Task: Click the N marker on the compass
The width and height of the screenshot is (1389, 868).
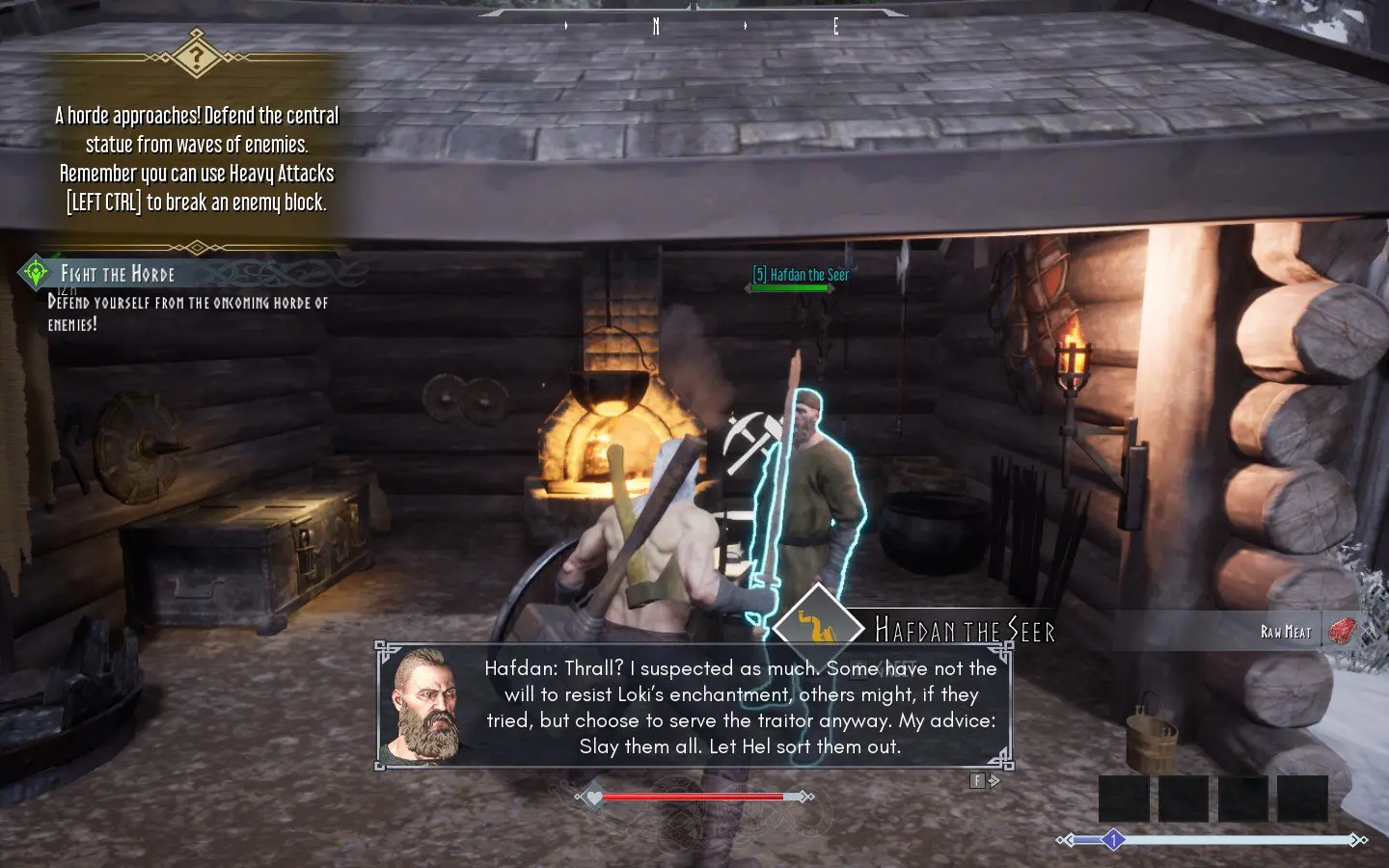Action: pyautogui.click(x=656, y=27)
